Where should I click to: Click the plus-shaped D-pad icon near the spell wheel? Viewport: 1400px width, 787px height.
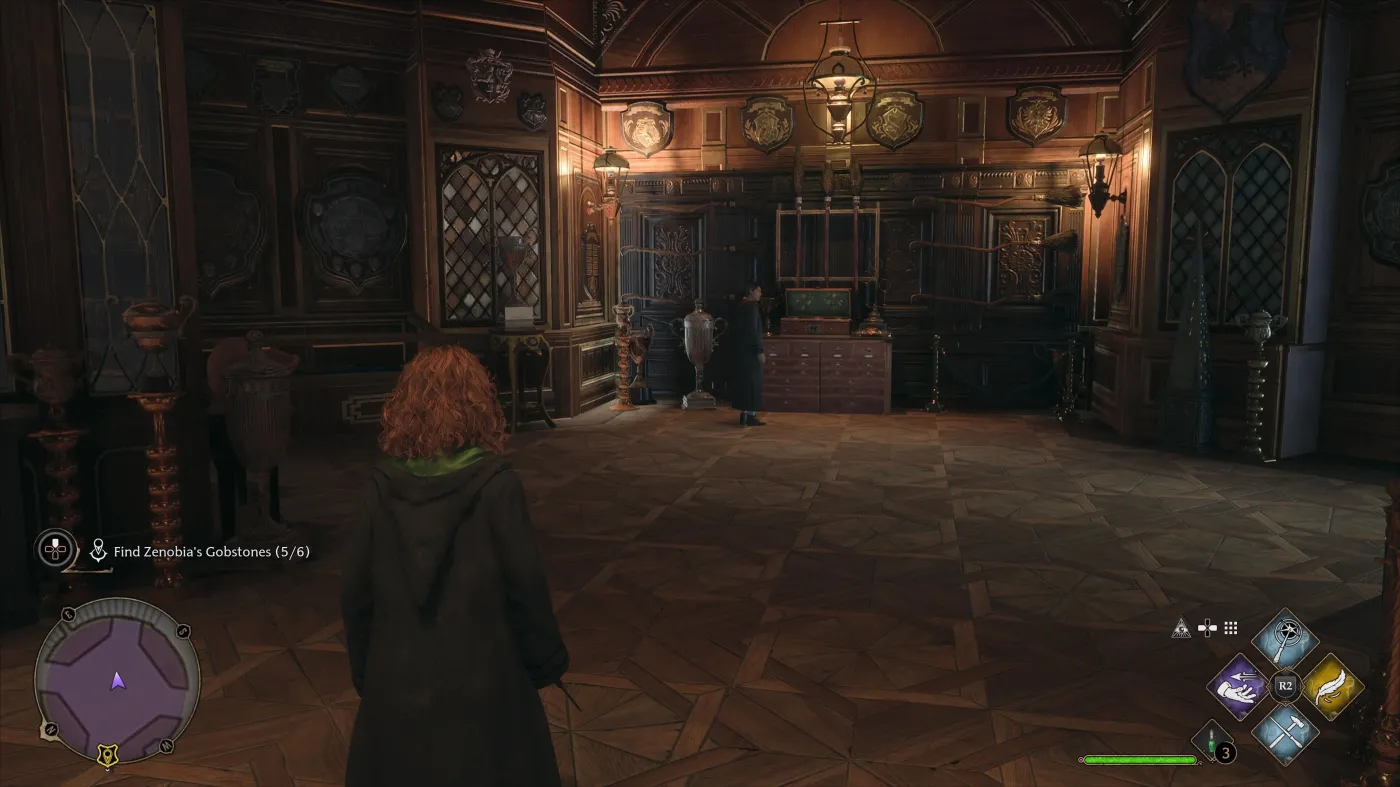pyautogui.click(x=1208, y=629)
